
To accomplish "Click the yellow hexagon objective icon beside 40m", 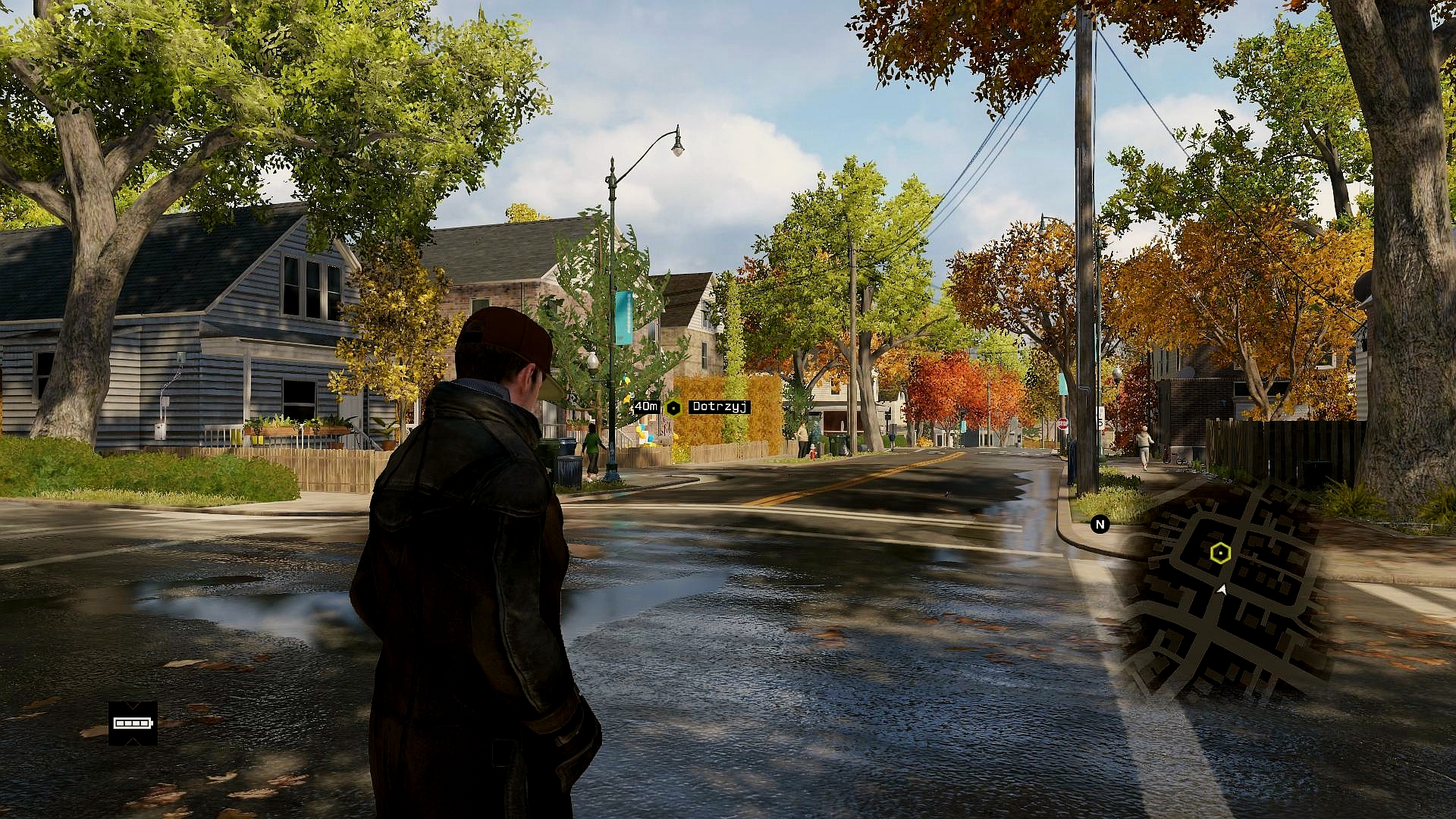I will [x=673, y=408].
